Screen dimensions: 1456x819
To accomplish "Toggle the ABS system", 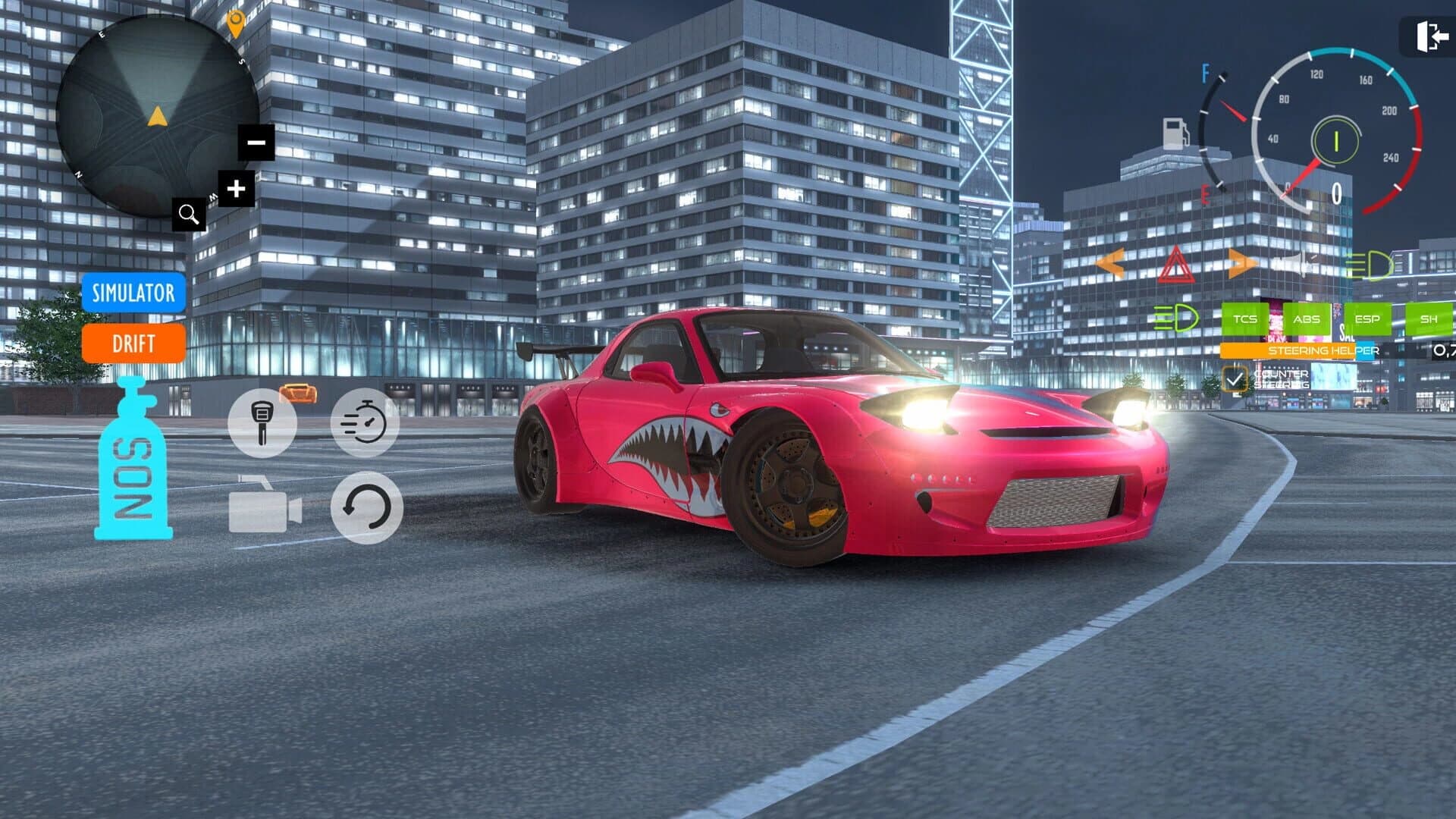I will click(x=1307, y=318).
